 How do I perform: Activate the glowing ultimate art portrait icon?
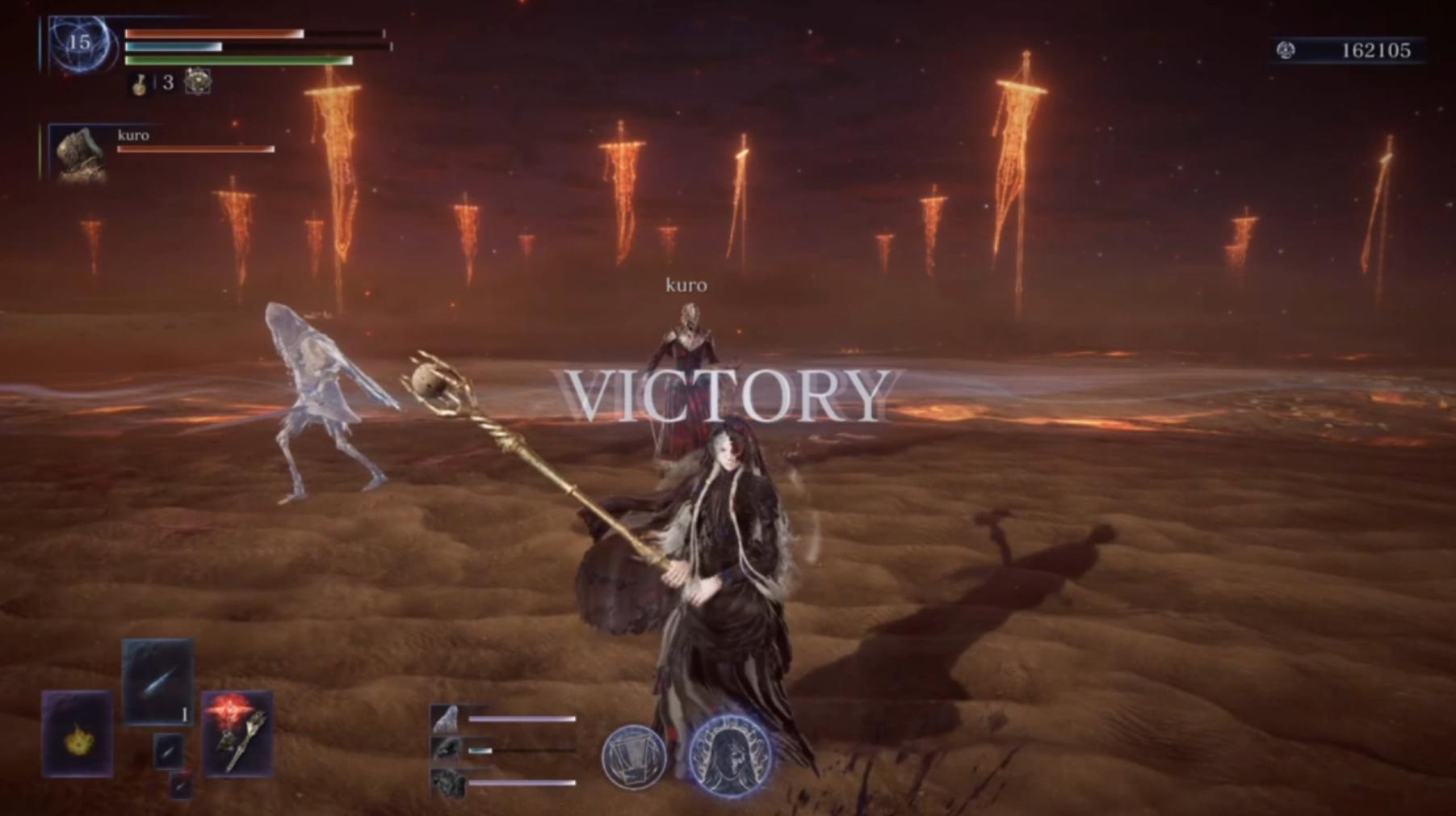[x=731, y=755]
